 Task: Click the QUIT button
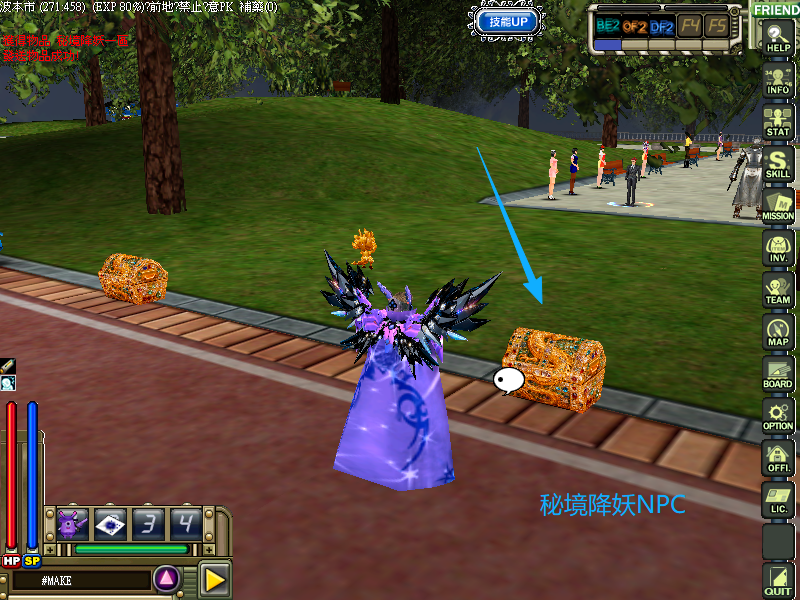pyautogui.click(x=778, y=581)
